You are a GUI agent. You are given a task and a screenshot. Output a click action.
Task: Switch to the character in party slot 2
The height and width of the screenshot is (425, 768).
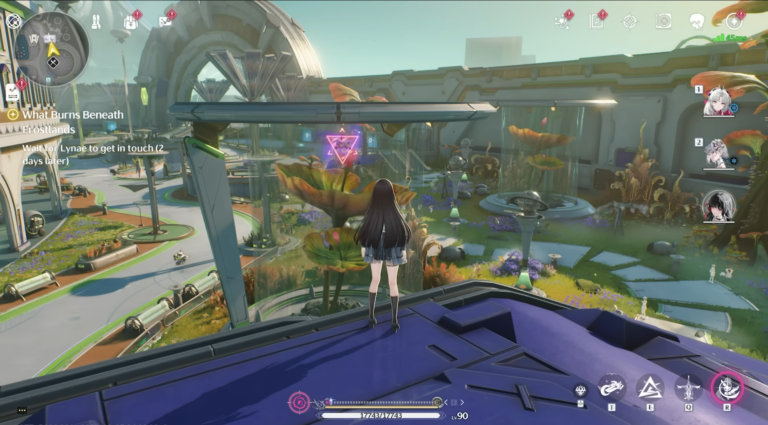tap(717, 153)
